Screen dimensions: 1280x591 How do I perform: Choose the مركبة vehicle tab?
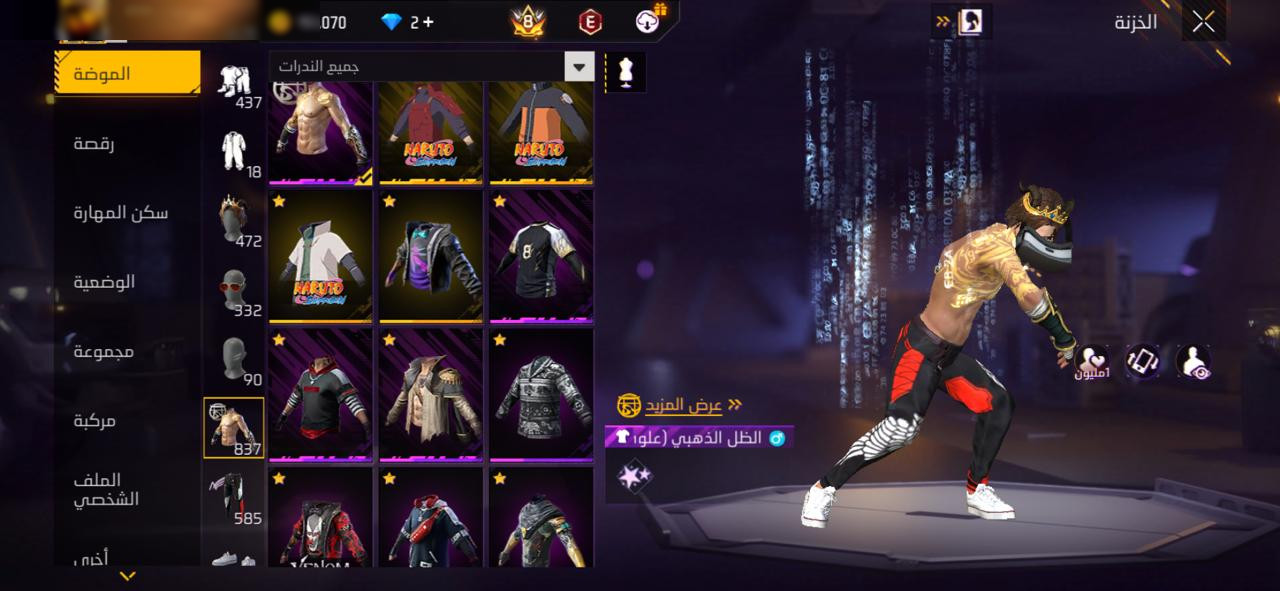tap(94, 421)
